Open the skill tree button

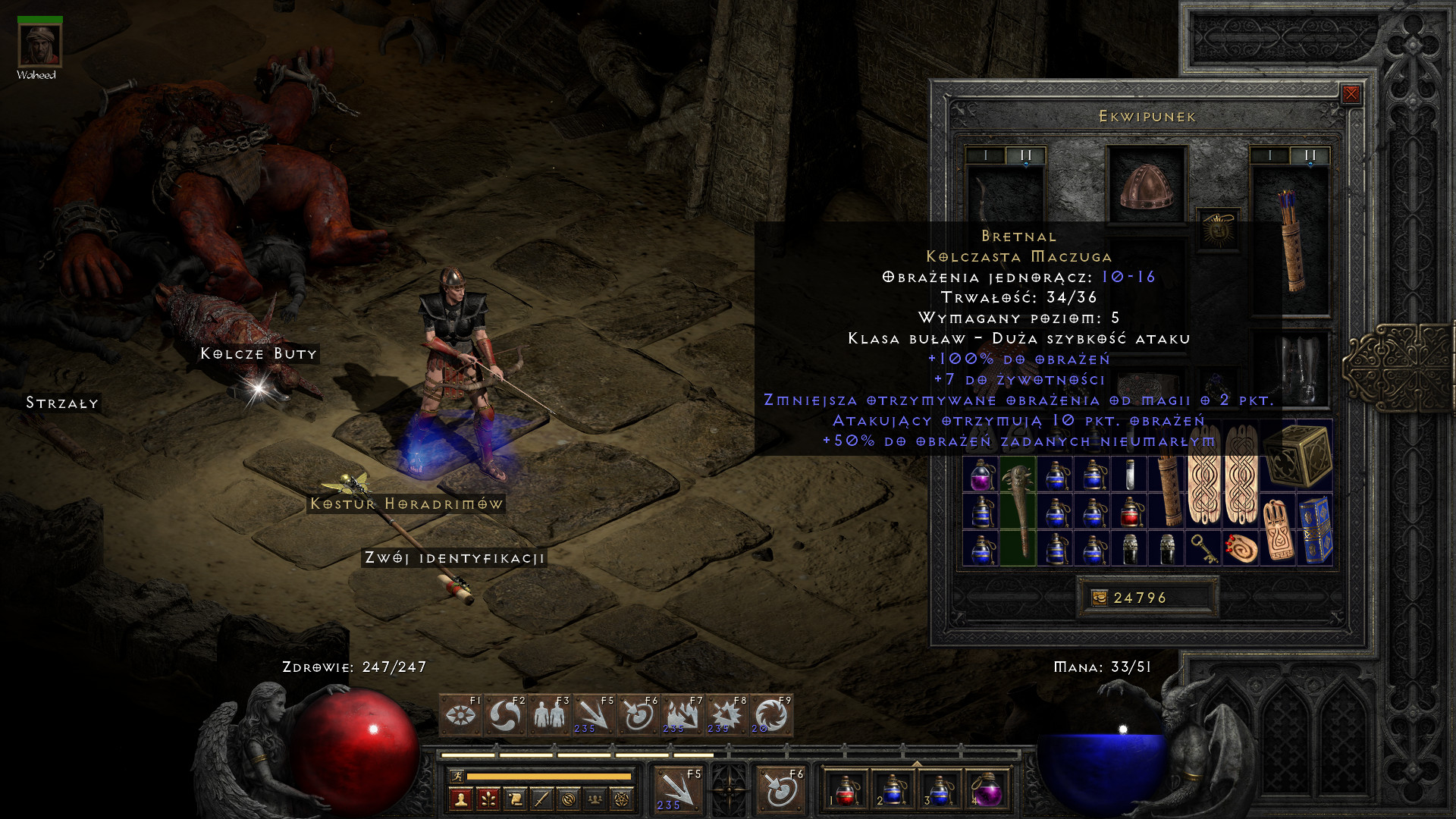(x=488, y=799)
